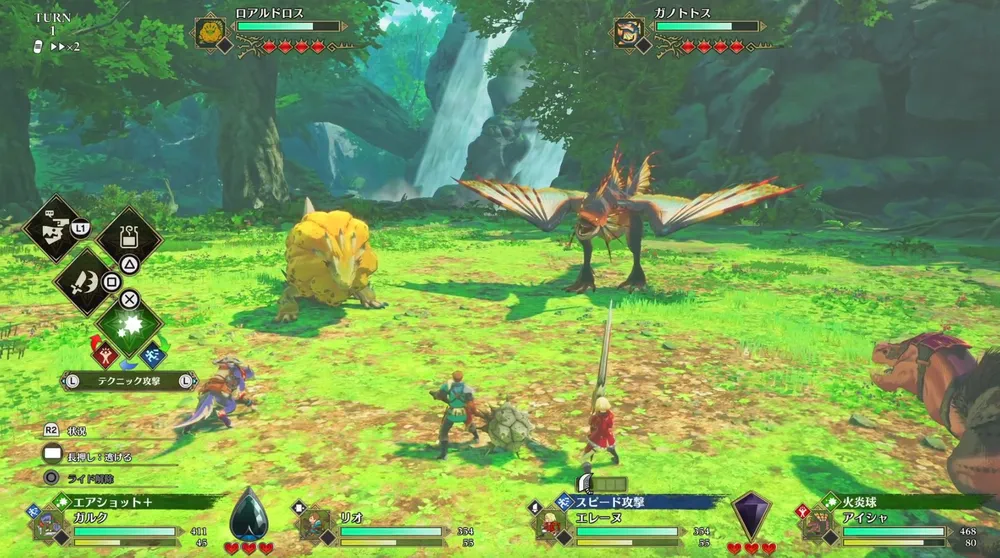Click the teal teardrop kinship gauge
This screenshot has height=558, width=1000.
tap(248, 514)
